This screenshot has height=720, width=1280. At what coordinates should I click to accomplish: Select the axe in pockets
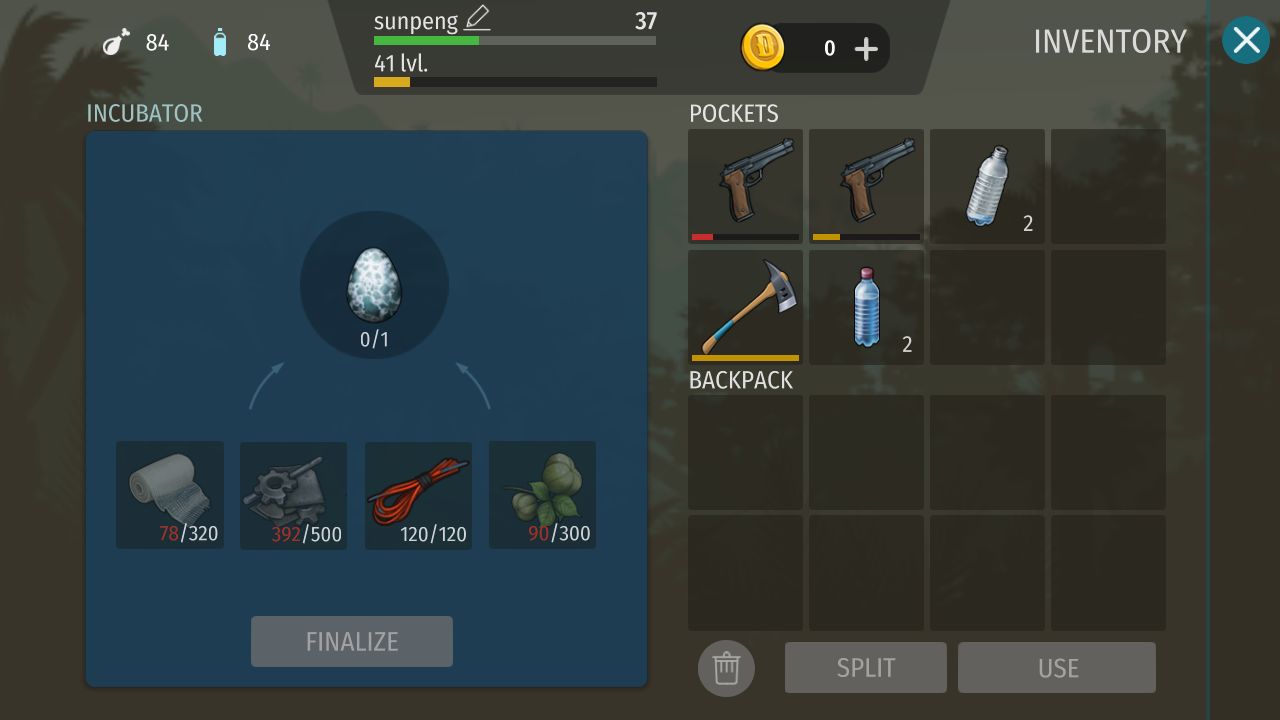(x=746, y=307)
